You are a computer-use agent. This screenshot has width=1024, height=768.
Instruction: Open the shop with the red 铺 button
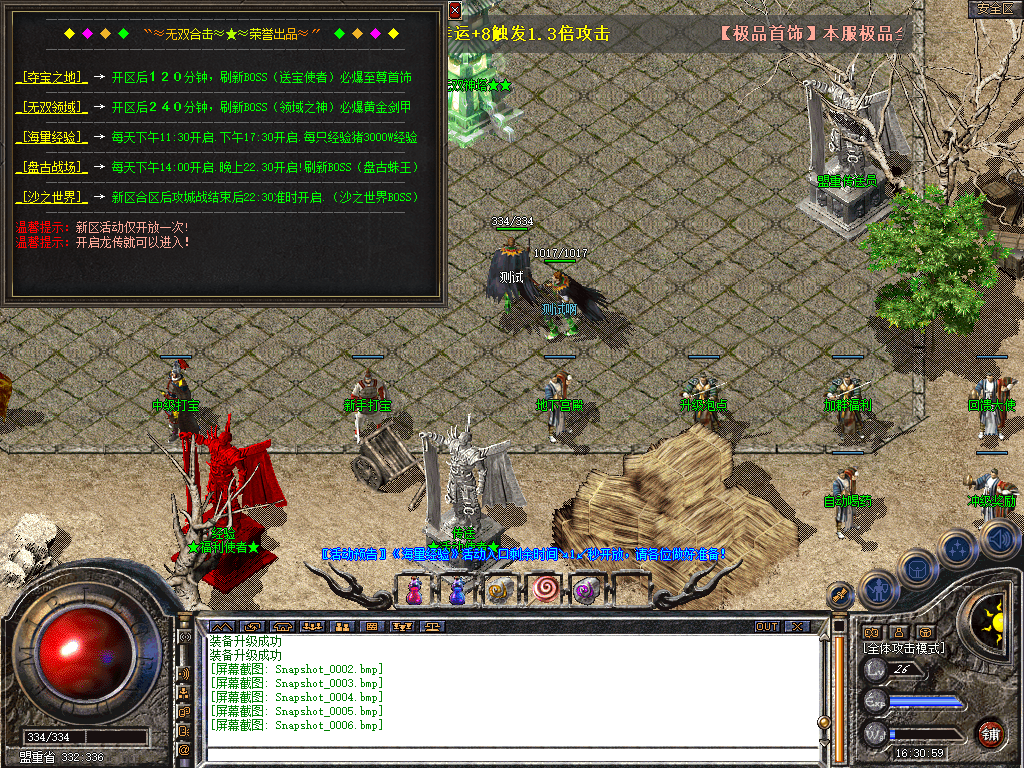click(990, 733)
